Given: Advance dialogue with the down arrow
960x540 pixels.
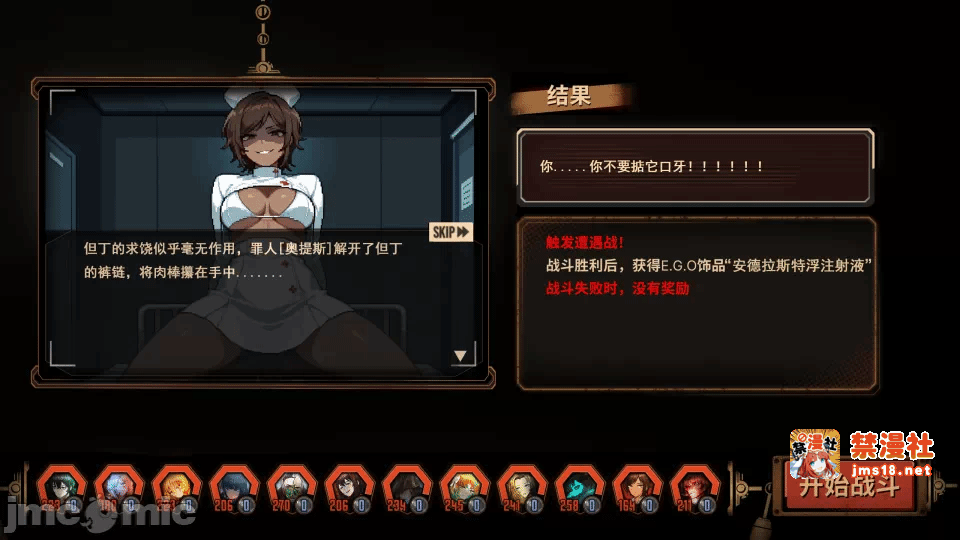Looking at the screenshot, I should point(460,355).
